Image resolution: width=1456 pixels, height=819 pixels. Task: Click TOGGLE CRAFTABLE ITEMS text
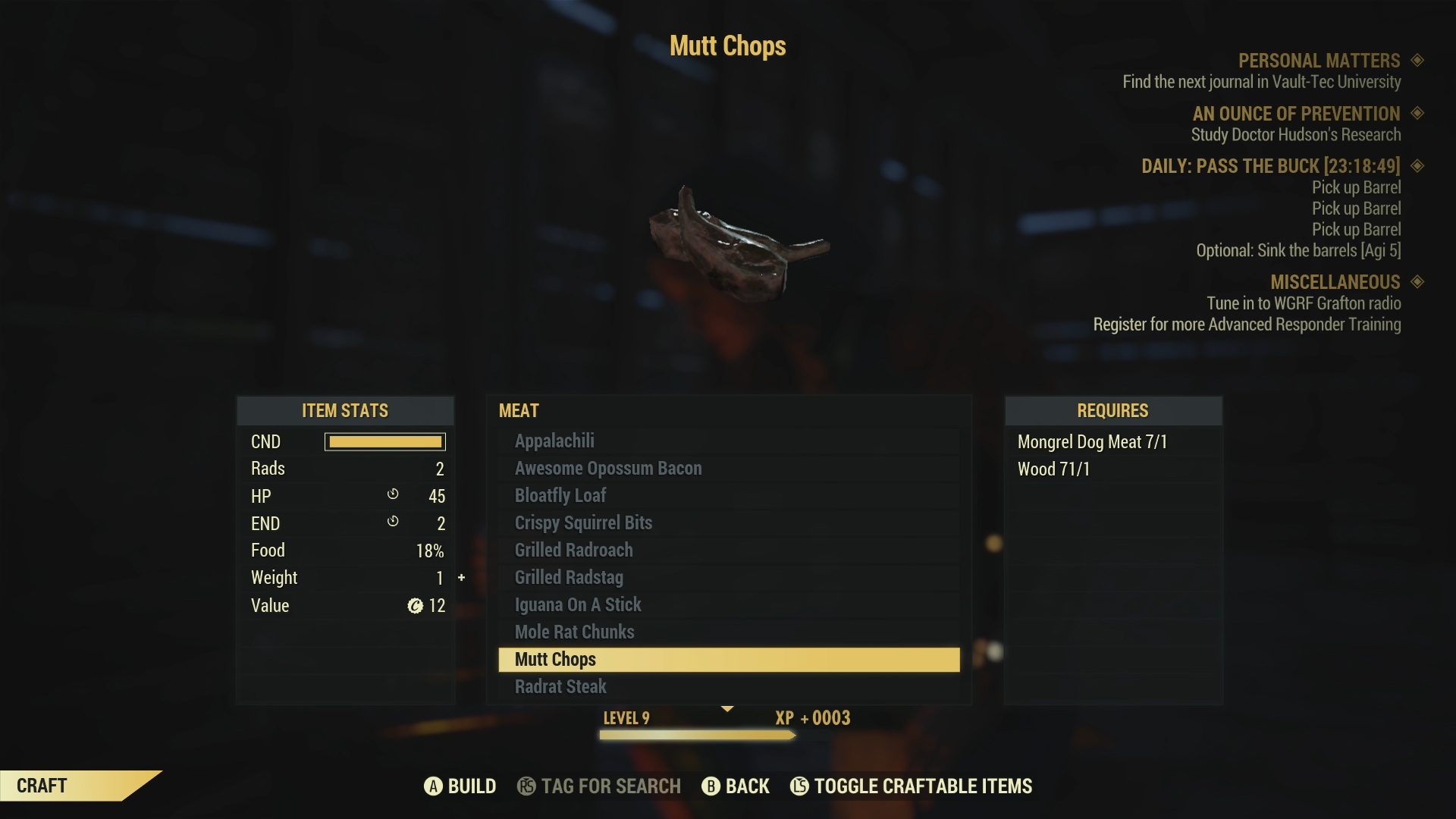point(922,786)
